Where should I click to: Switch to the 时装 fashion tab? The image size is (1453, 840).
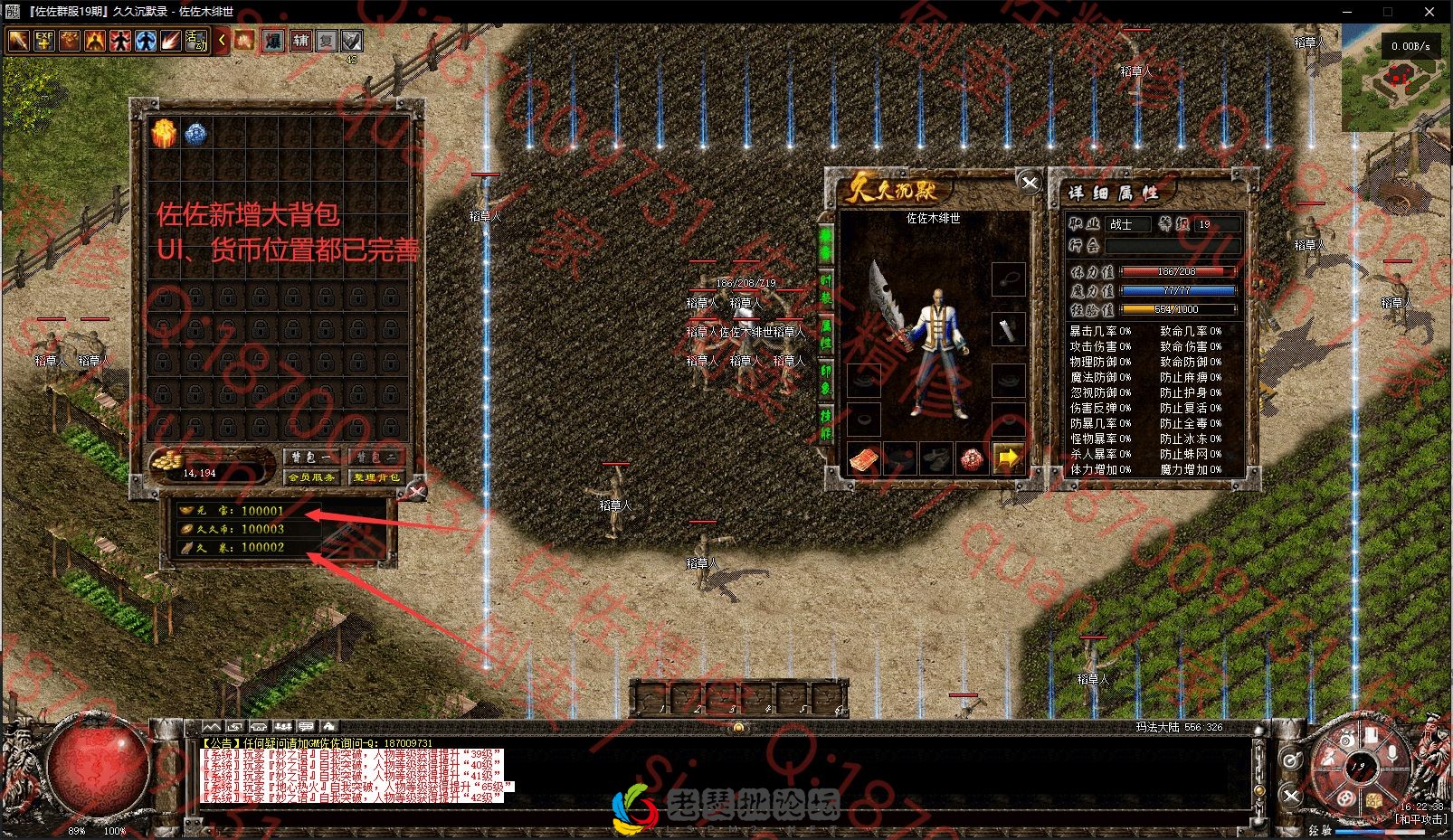826,288
